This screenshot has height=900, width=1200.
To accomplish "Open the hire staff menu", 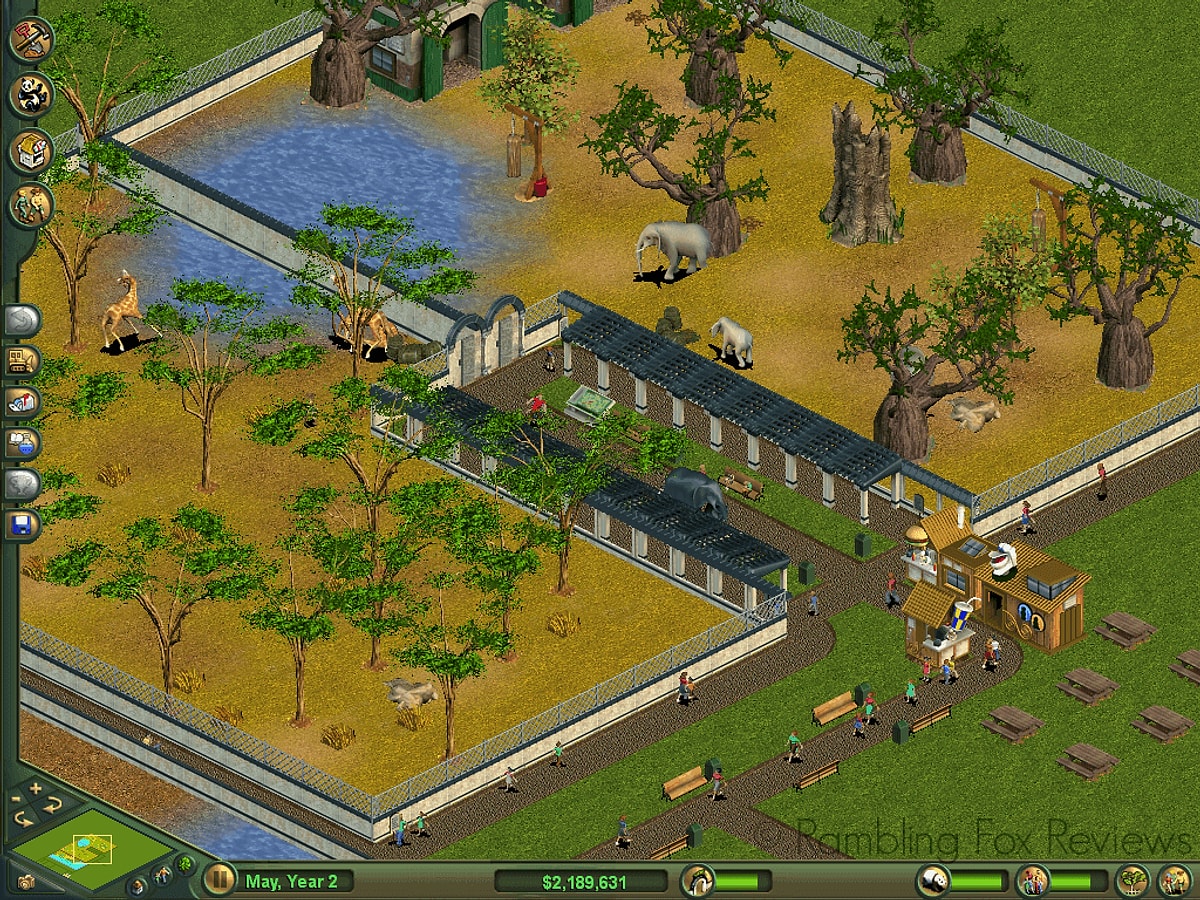I will tap(30, 206).
